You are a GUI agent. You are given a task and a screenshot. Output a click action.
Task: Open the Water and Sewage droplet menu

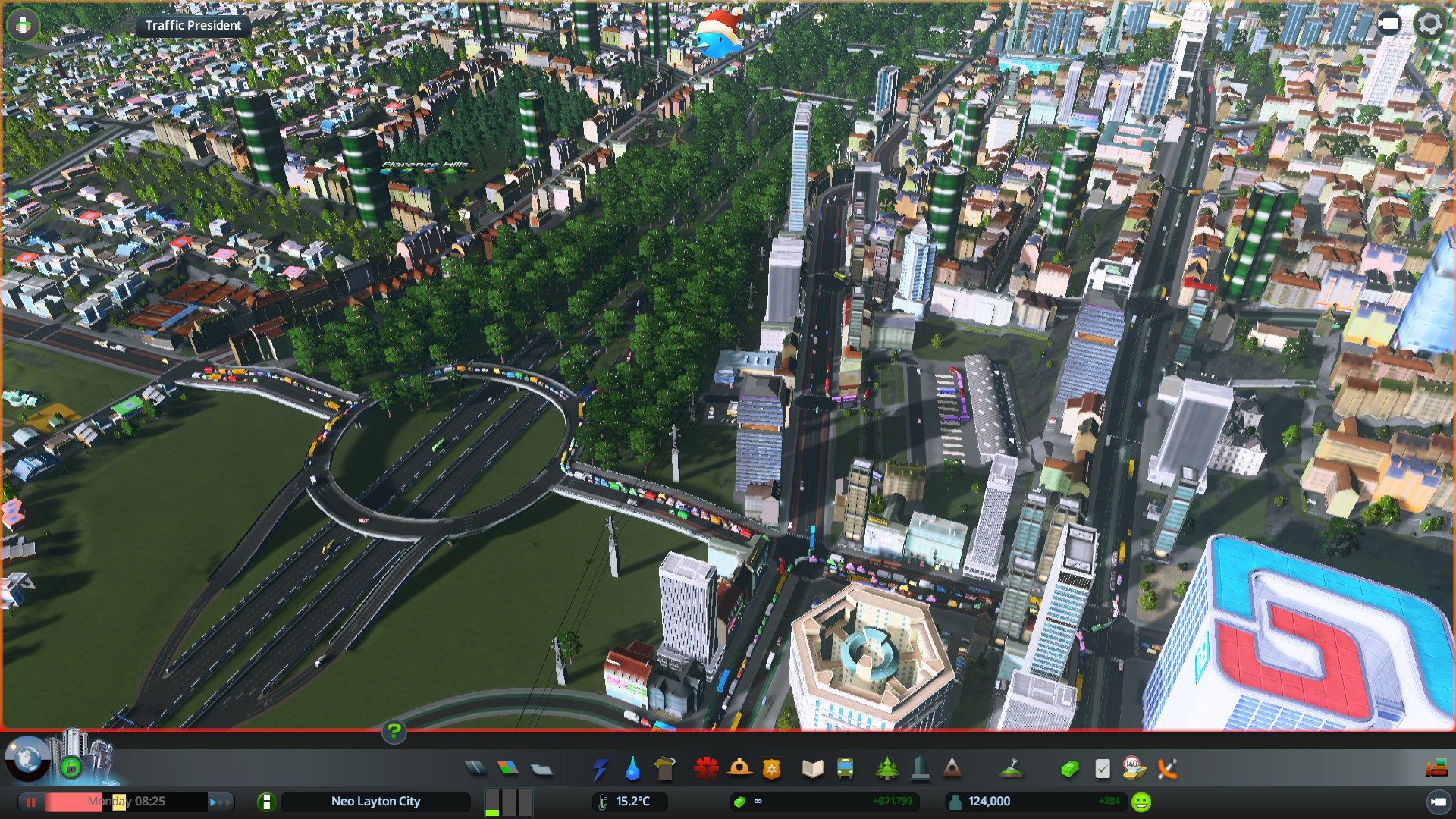tap(632, 769)
